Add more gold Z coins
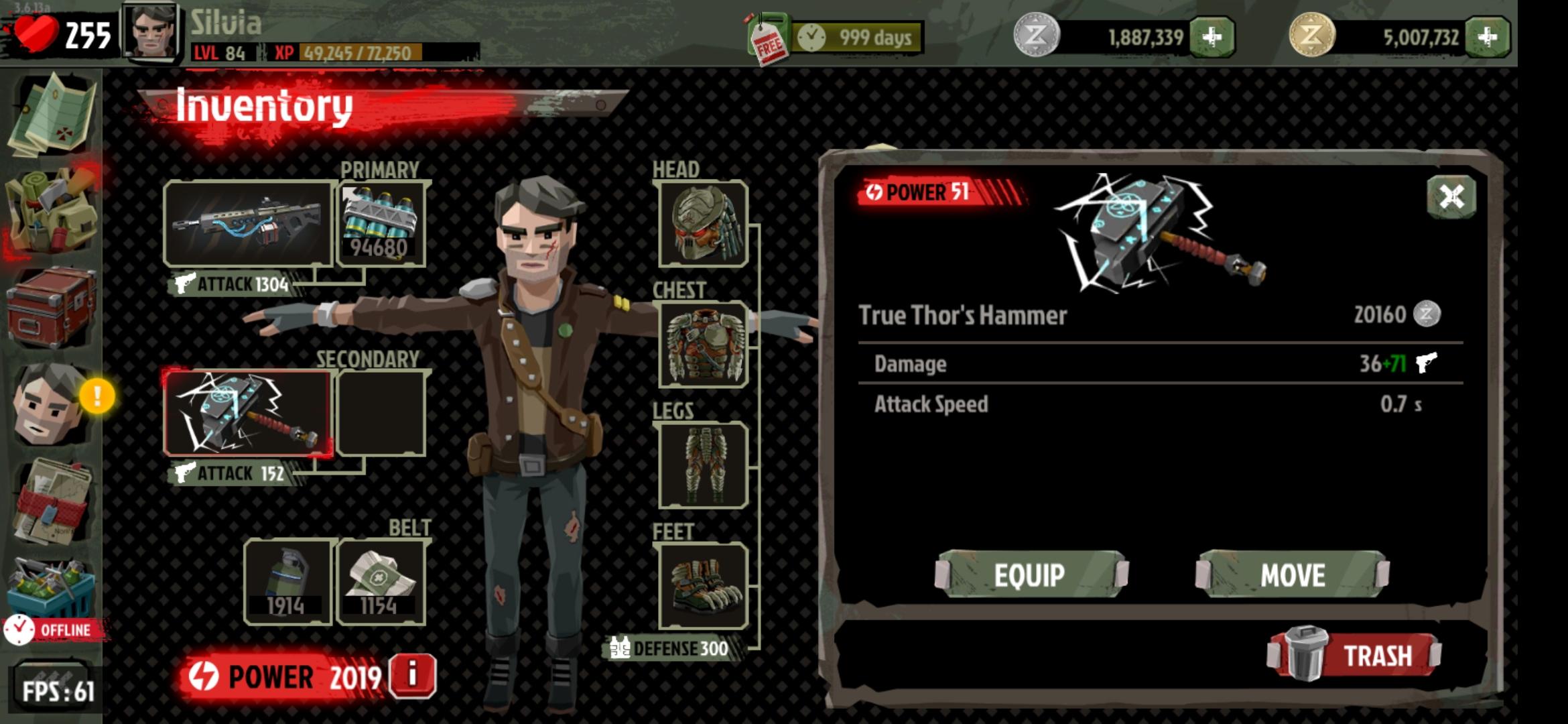 coord(1487,37)
